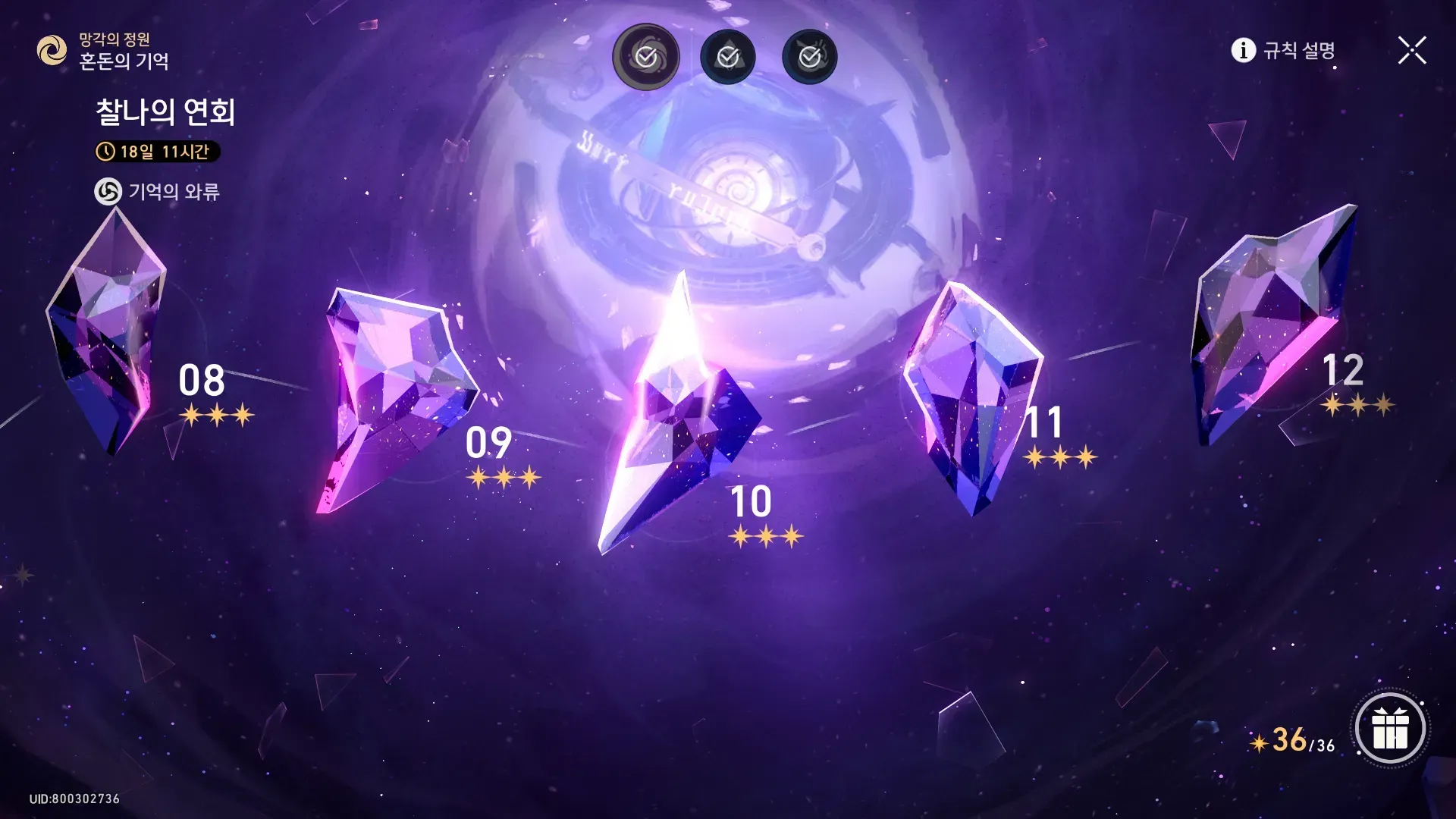View the 기억의 와류 memory turbulence effect

[157, 192]
